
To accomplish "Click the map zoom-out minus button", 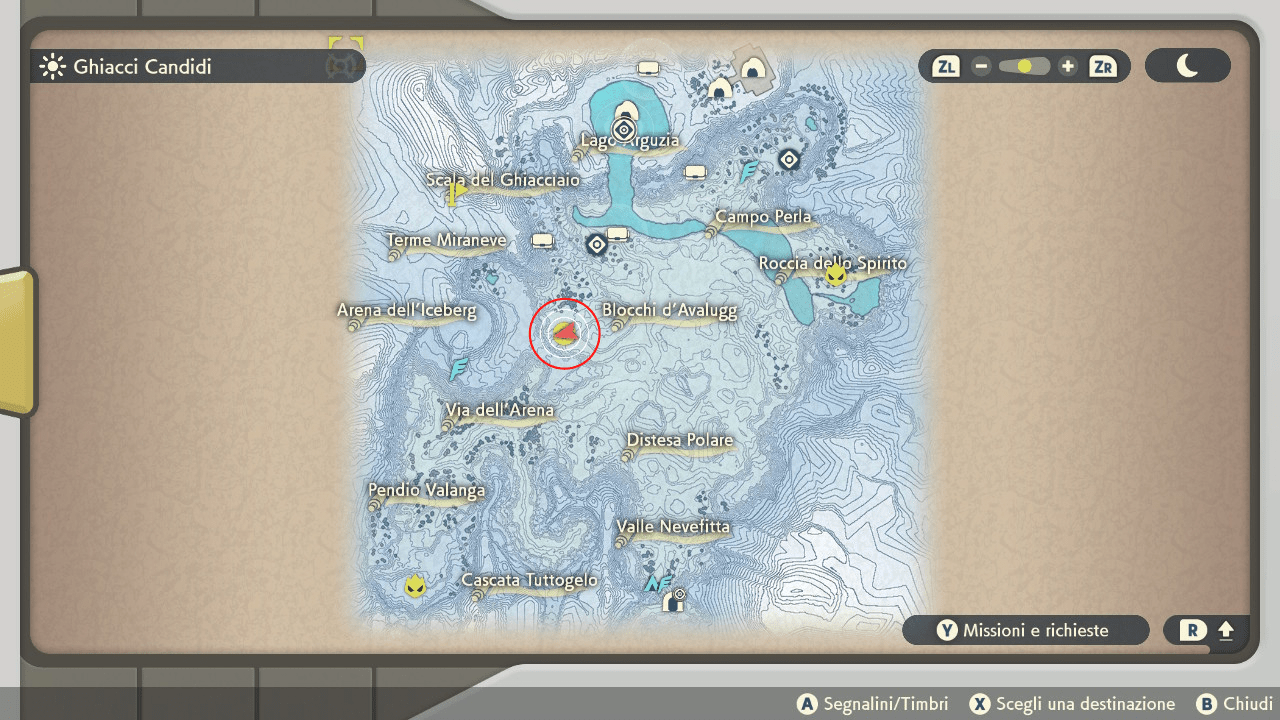I will (x=981, y=67).
